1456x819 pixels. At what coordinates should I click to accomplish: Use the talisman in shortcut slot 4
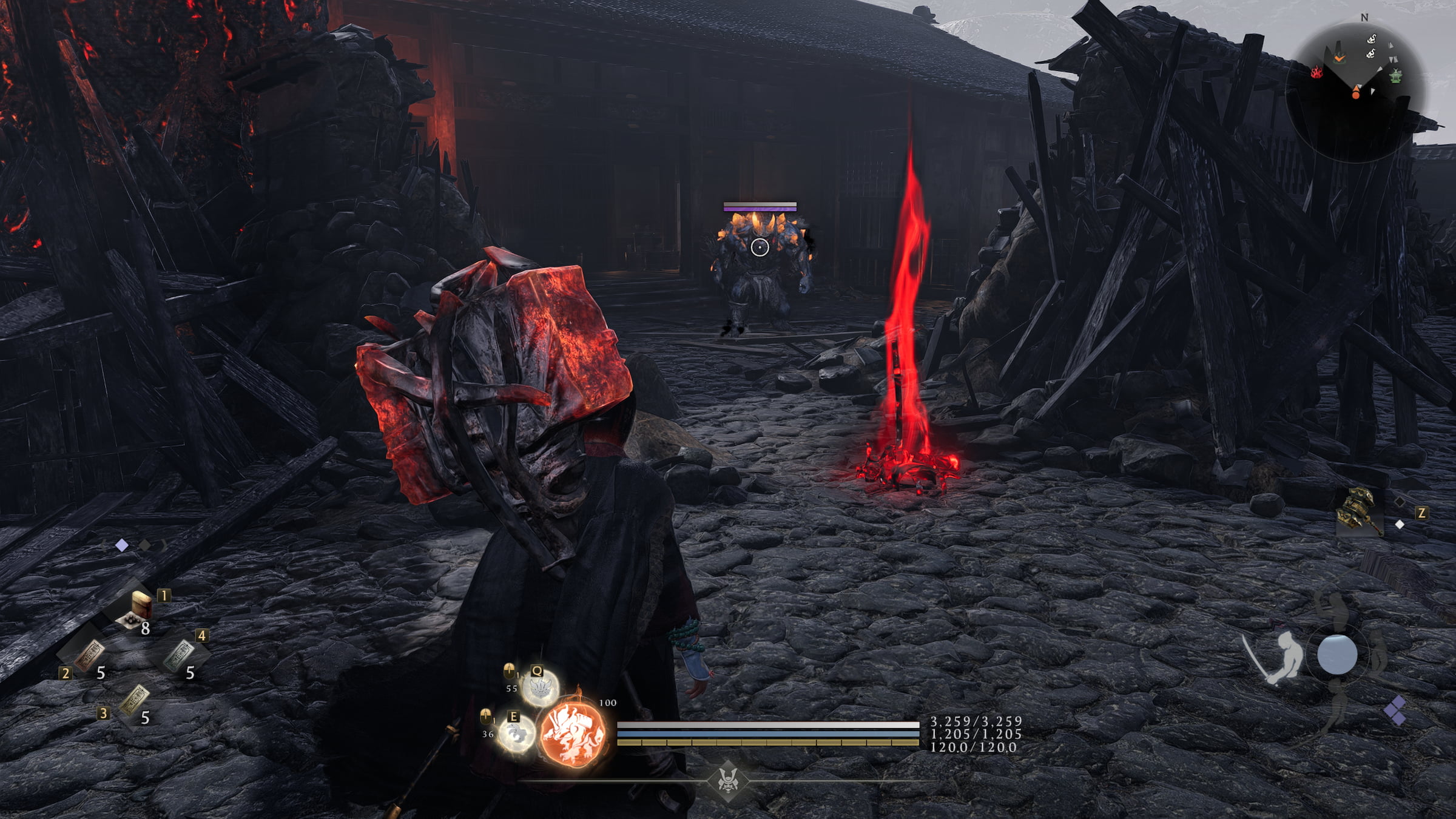(180, 656)
